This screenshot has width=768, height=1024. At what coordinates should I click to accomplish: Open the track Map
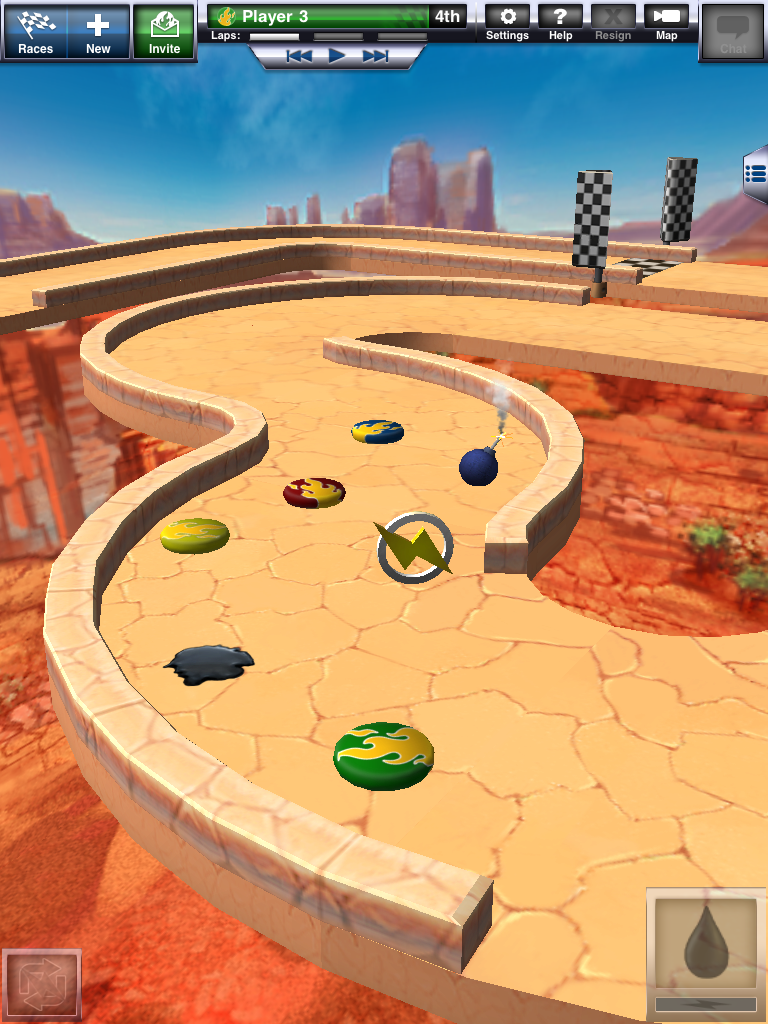pos(667,23)
